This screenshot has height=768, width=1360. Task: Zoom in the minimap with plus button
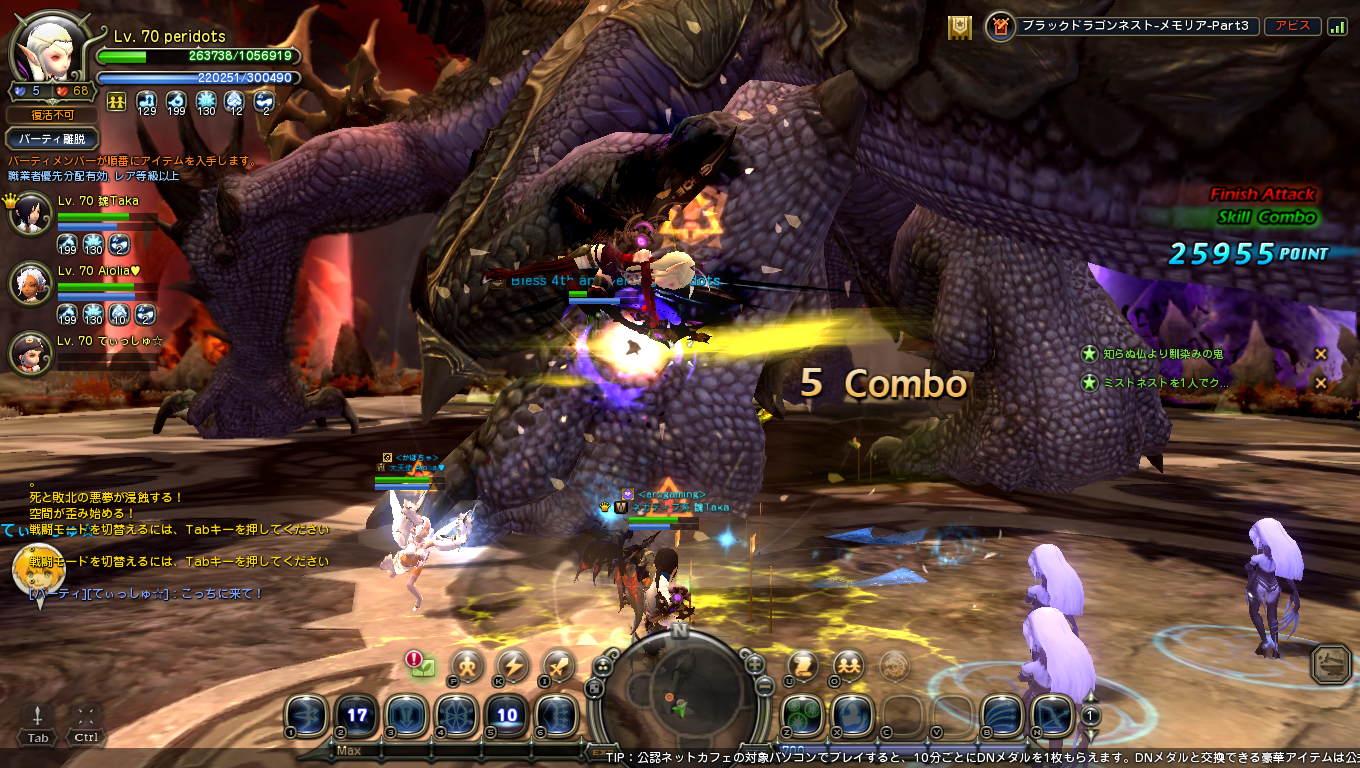click(x=754, y=664)
